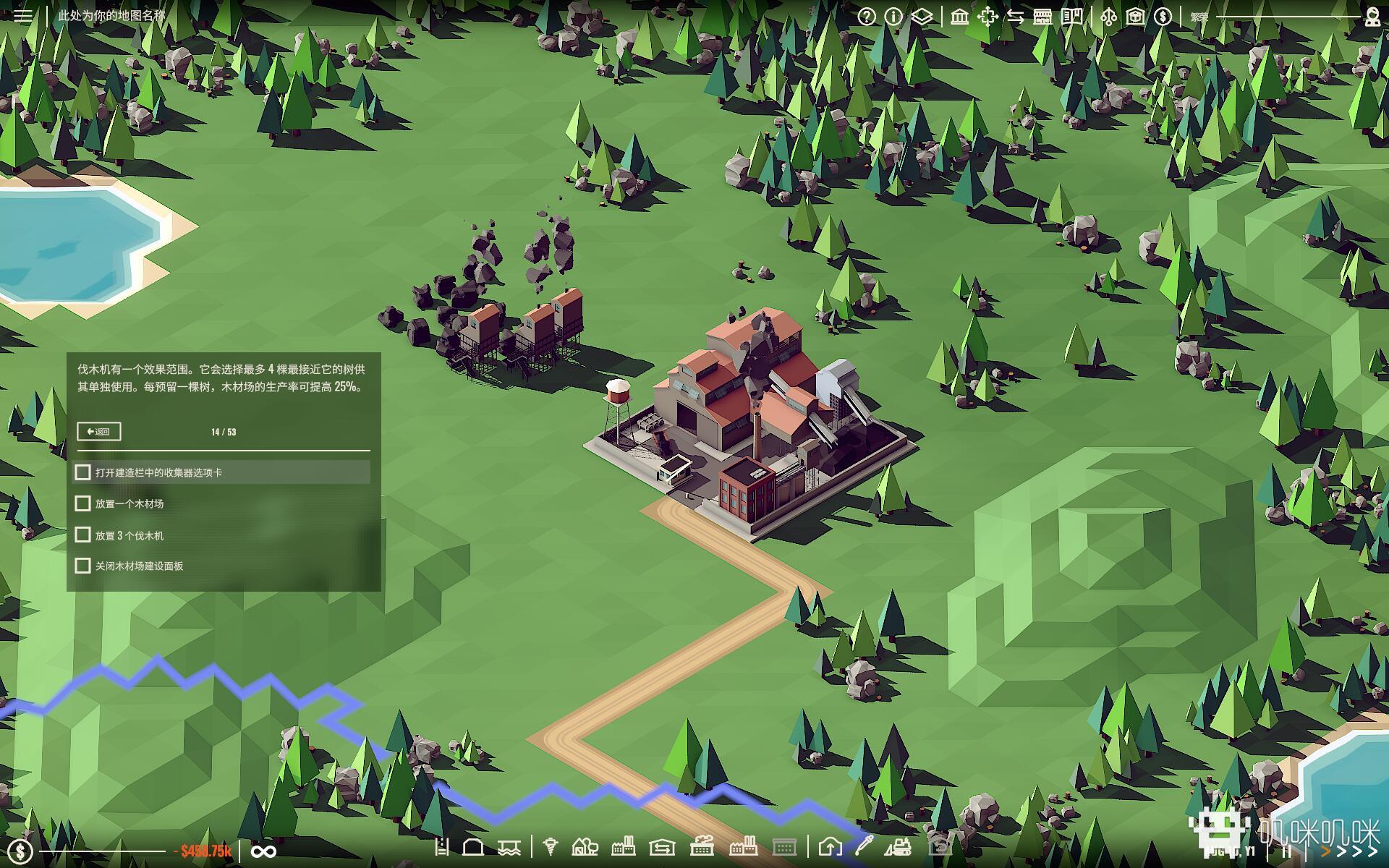This screenshot has width=1389, height=868.
Task: Open the farm build tab with barn
Action: pos(585,846)
